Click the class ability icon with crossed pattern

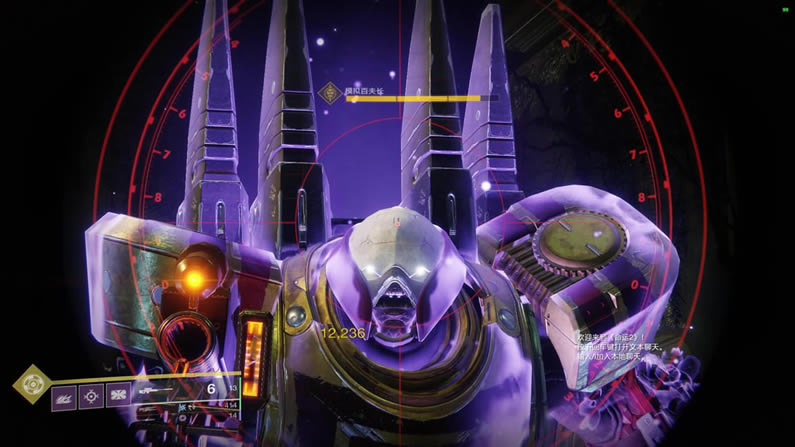118,397
